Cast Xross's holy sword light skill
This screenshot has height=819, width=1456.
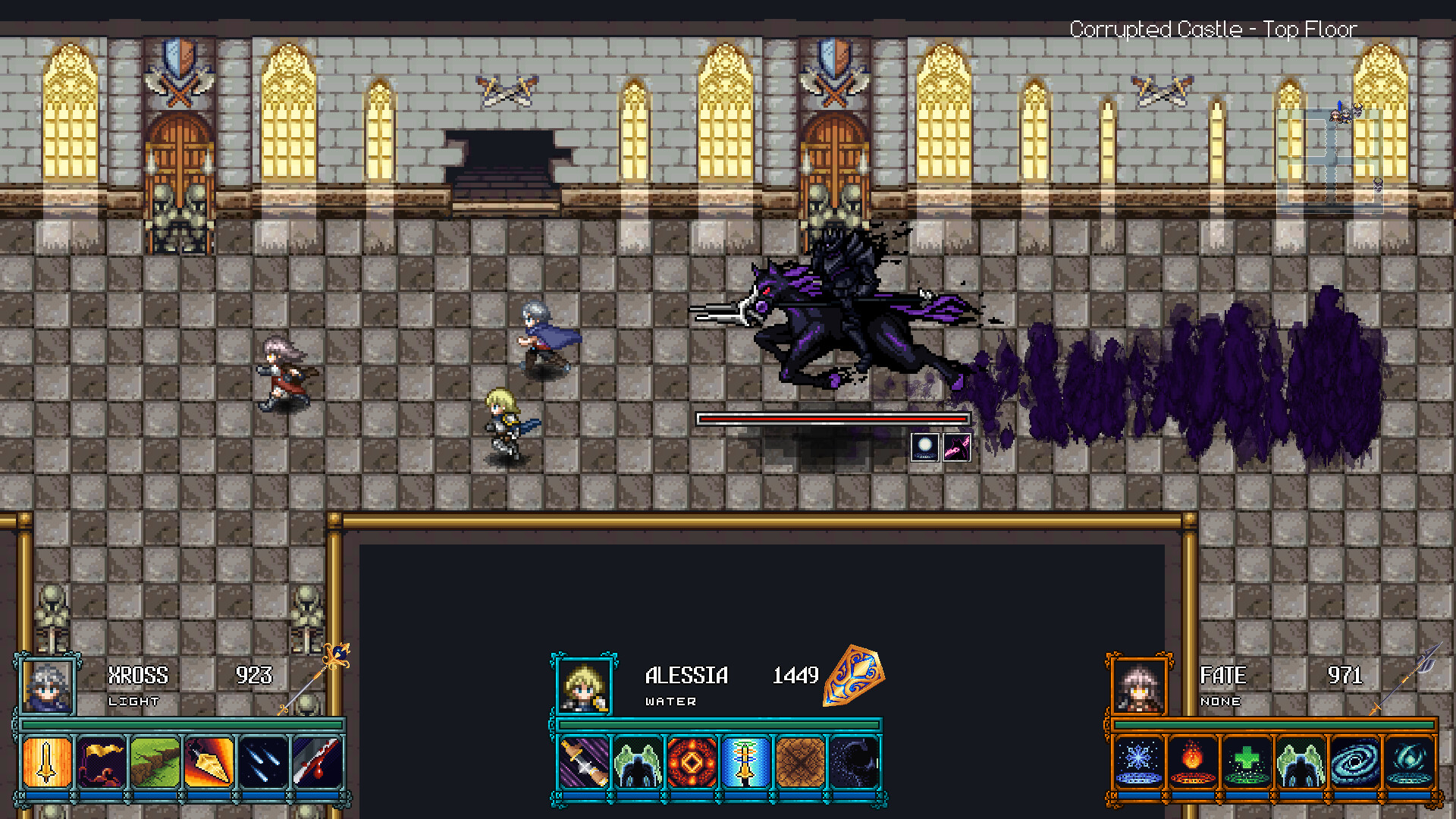click(45, 764)
